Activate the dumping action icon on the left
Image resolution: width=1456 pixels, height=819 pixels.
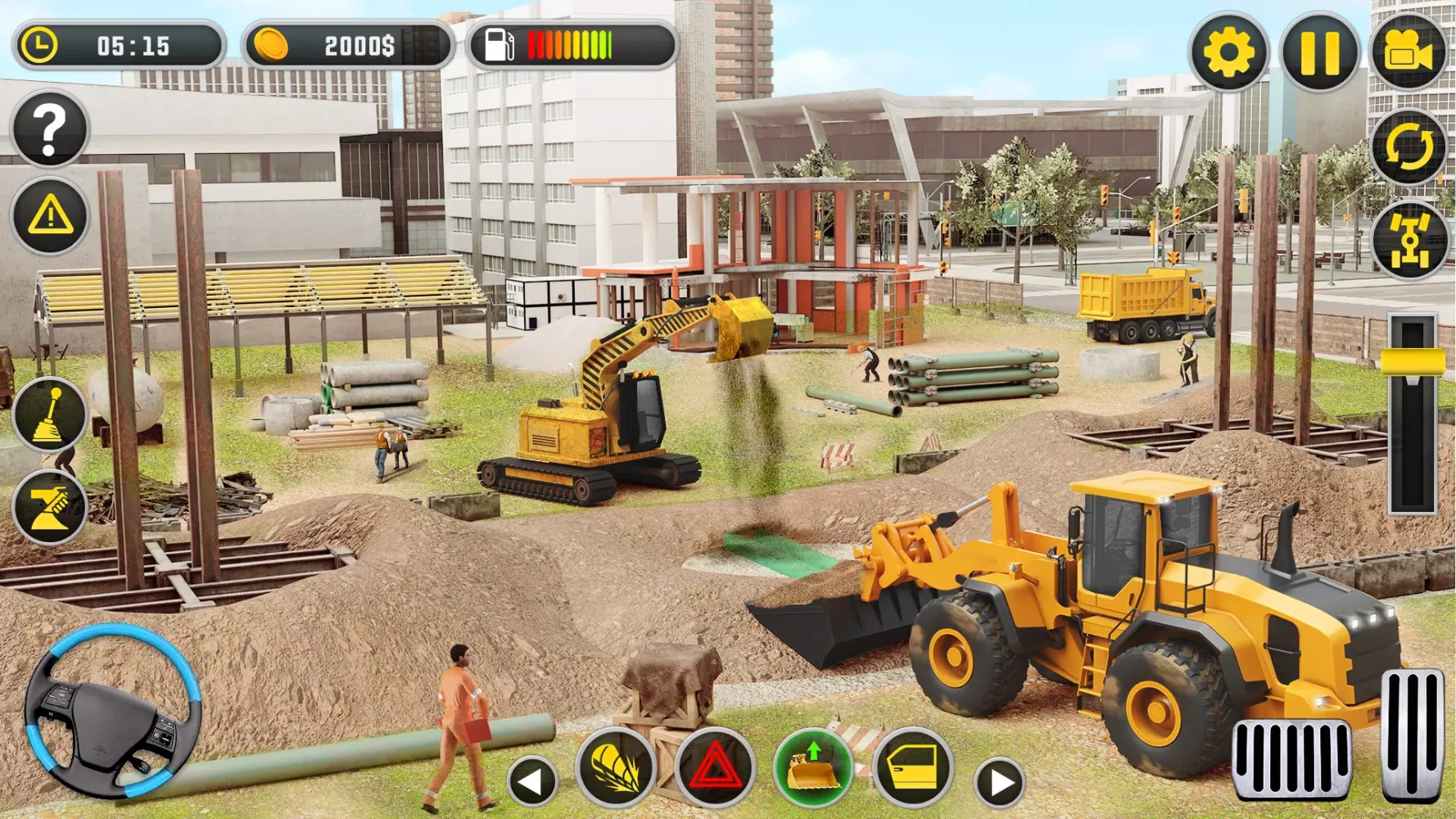pyautogui.click(x=49, y=508)
